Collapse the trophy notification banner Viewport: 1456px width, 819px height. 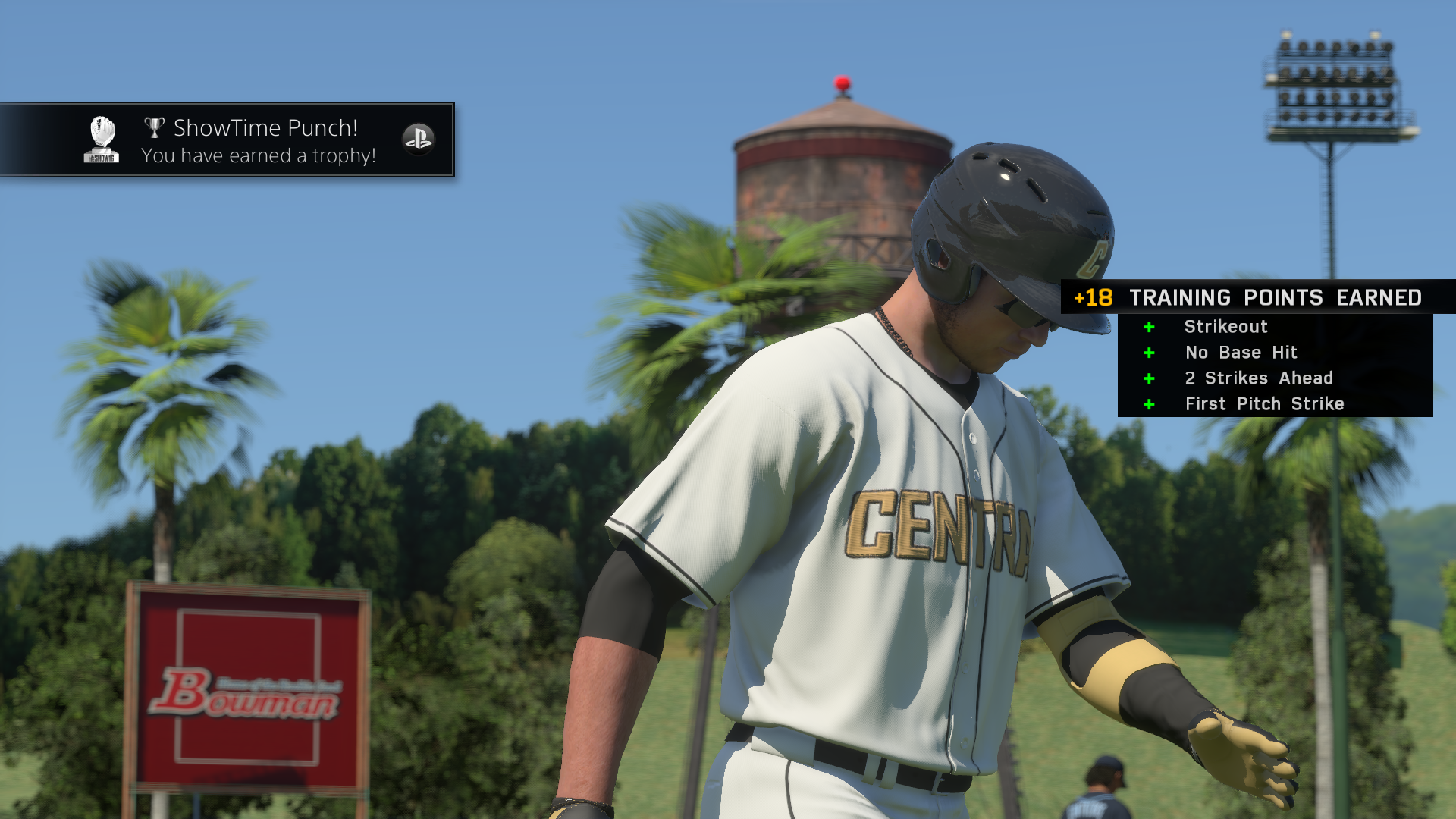[x=227, y=140]
